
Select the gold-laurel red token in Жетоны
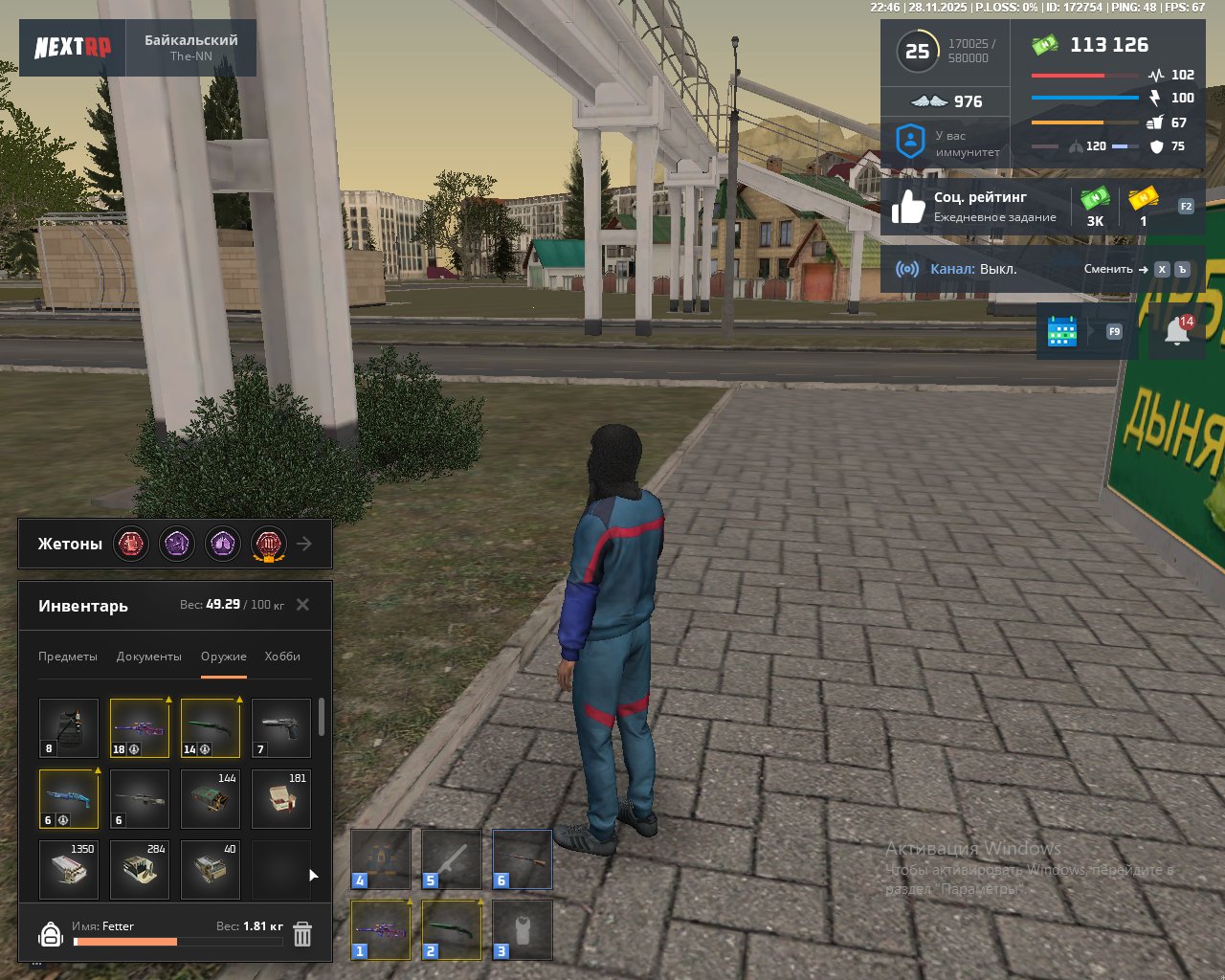tap(269, 544)
